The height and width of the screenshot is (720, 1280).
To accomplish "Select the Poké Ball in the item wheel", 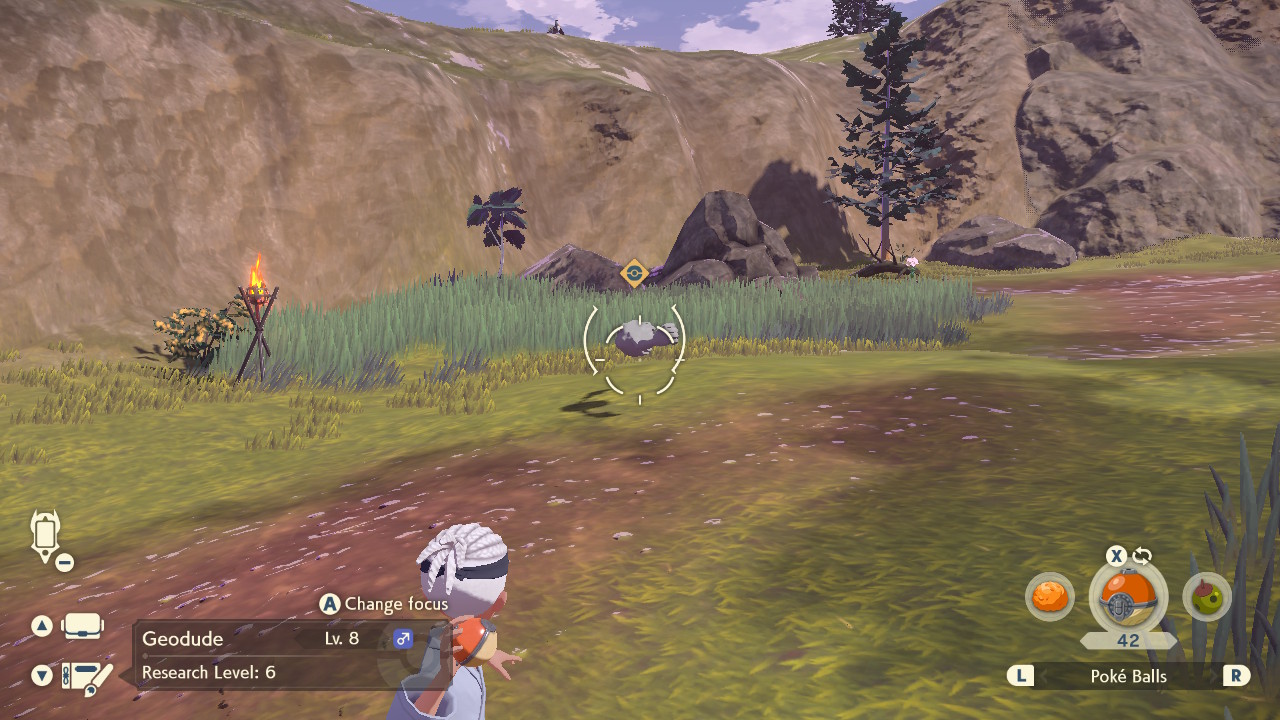I will tap(1127, 598).
